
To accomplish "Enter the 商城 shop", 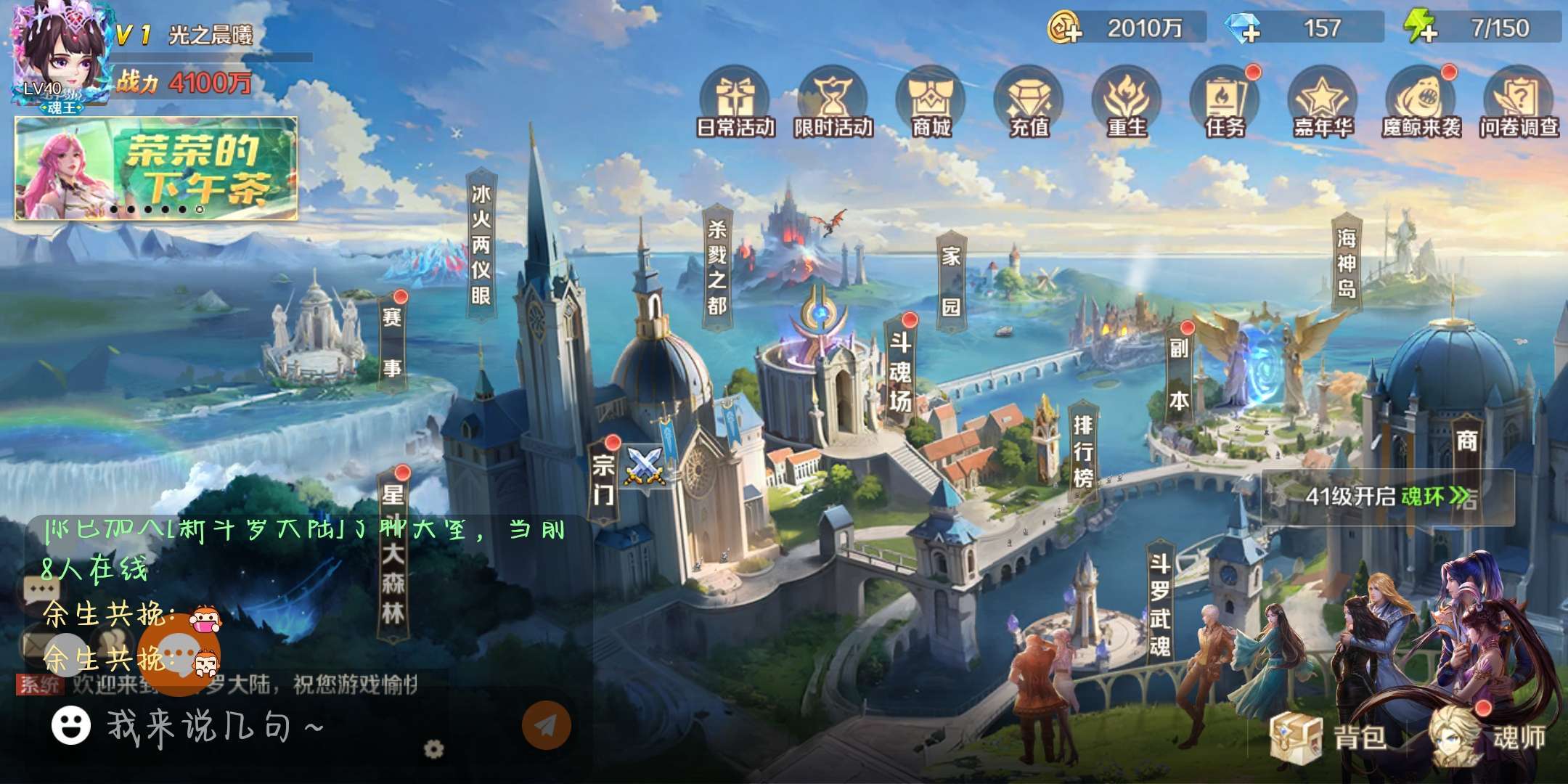I will click(931, 103).
